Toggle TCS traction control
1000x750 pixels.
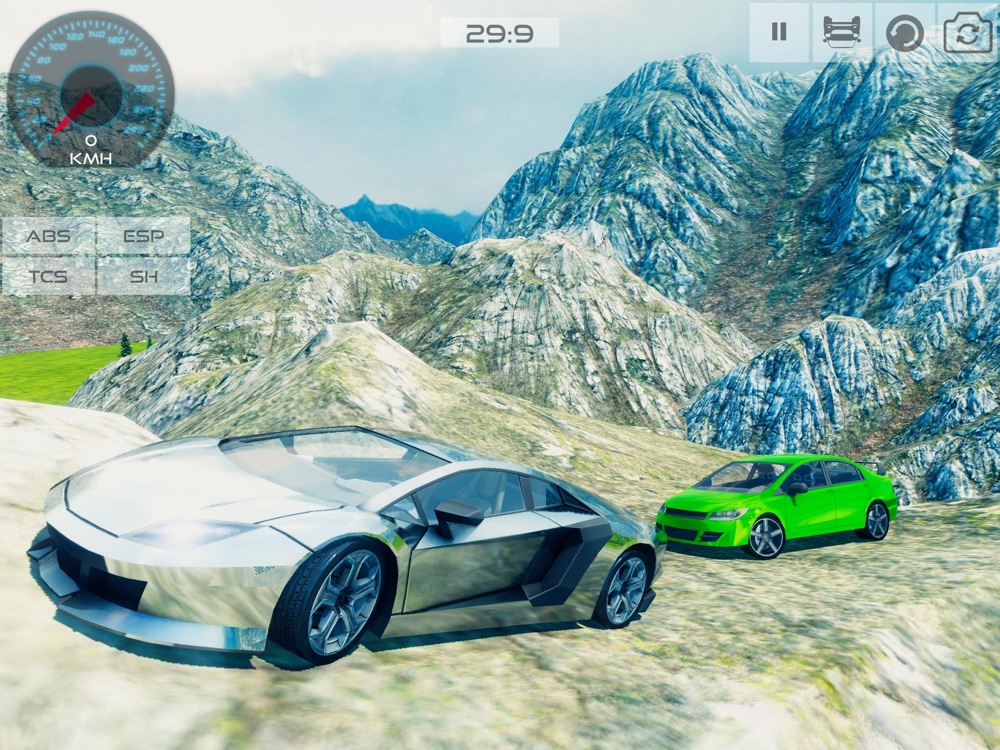(x=48, y=276)
